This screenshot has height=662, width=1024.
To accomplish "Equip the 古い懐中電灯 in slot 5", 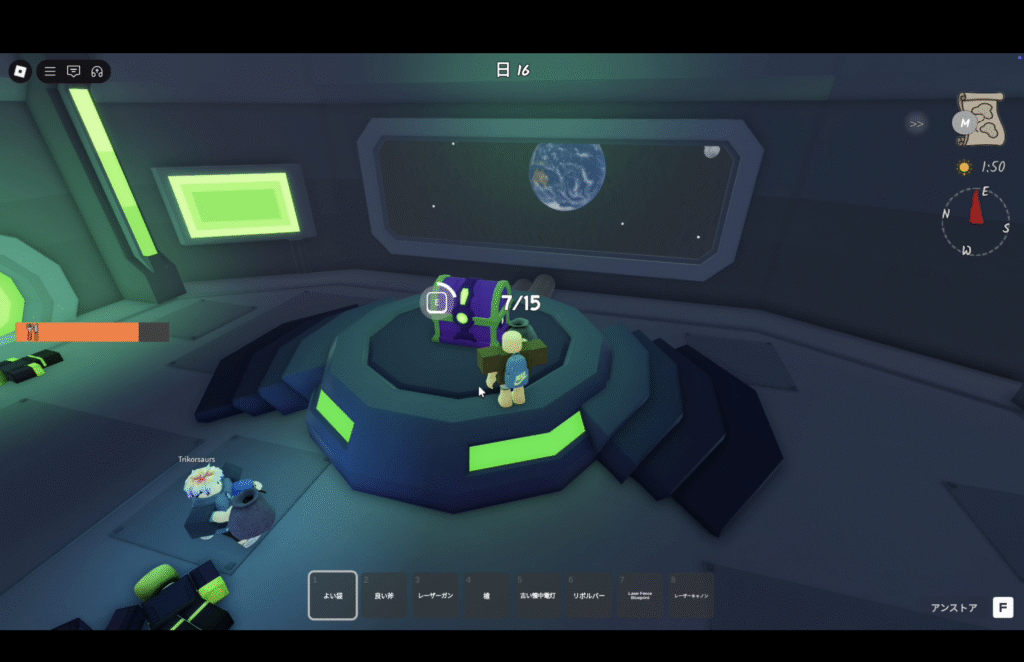I will [539, 595].
